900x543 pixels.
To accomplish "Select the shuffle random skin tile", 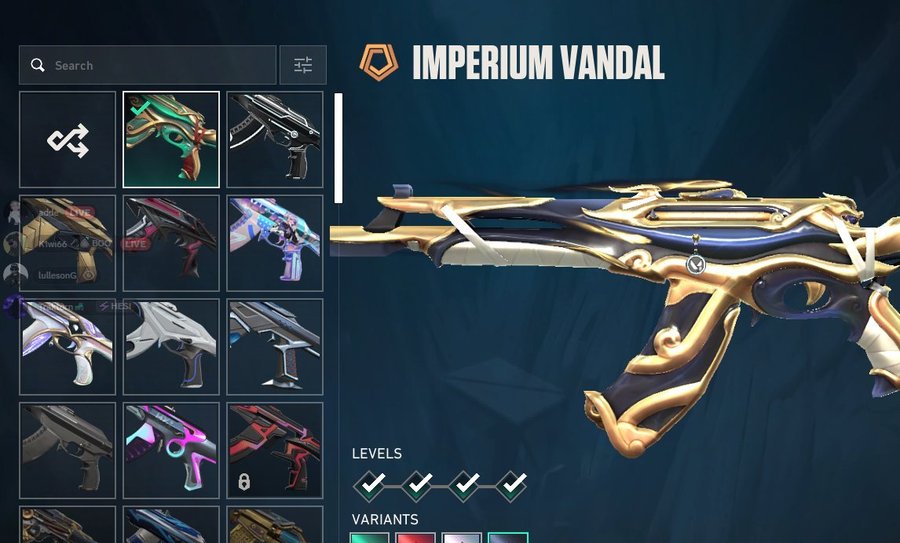I will click(68, 140).
